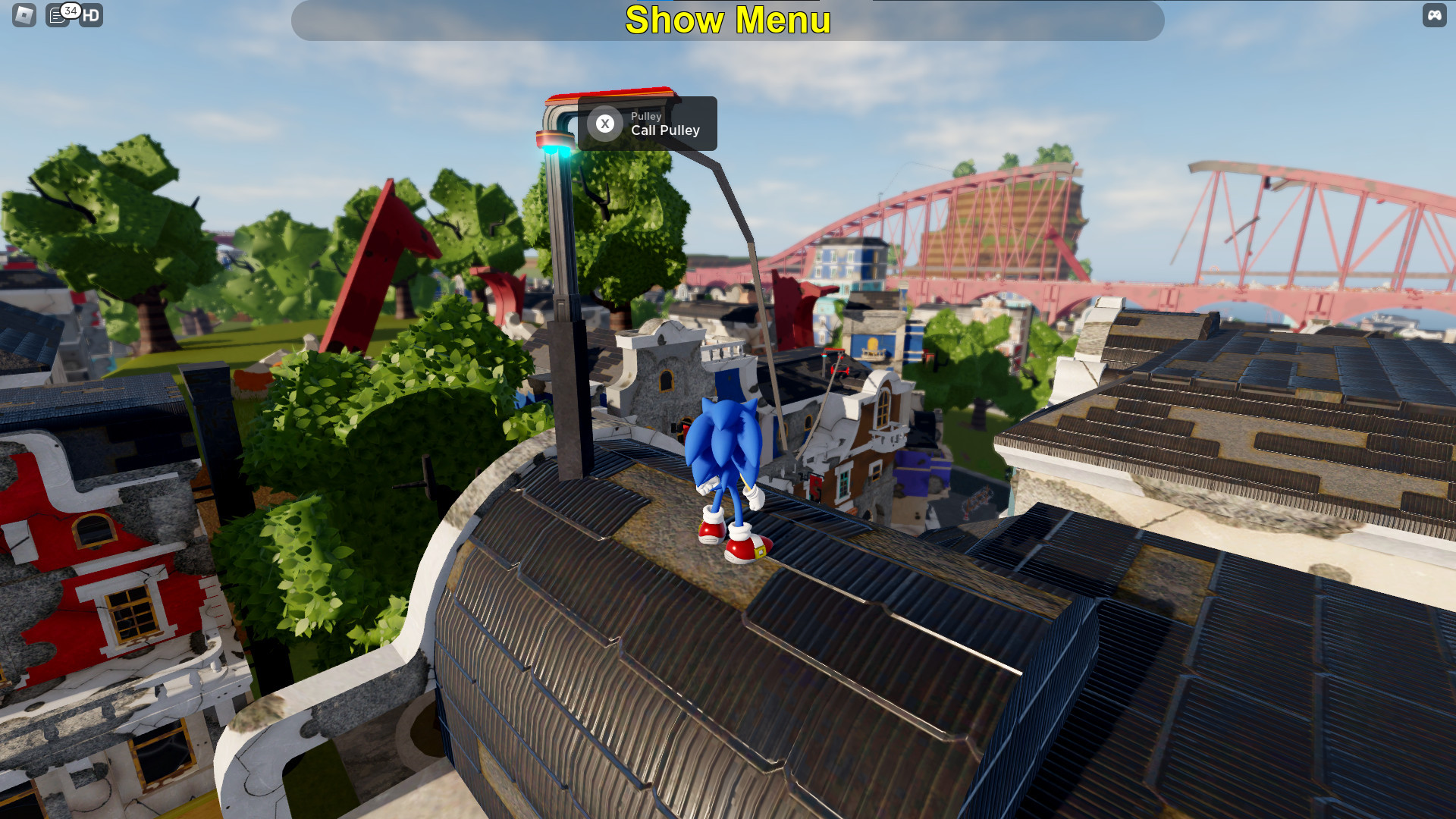Open the Roblox escape menu
Viewport: 1456px width, 819px height.
(25, 15)
